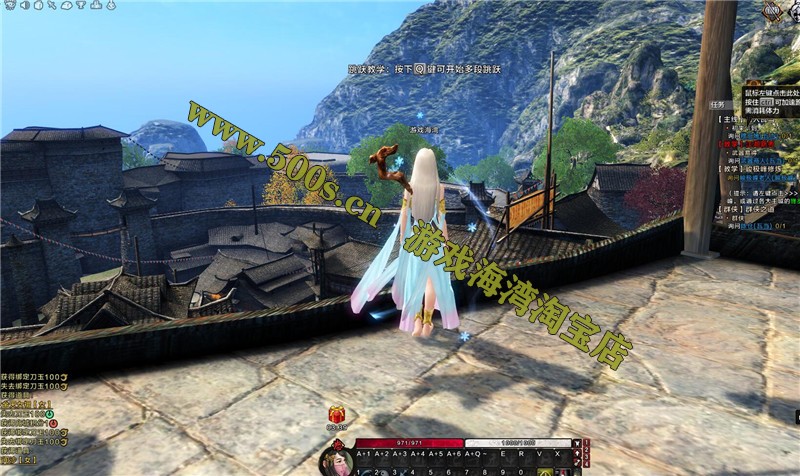Click the red gift box reward icon

[336, 414]
